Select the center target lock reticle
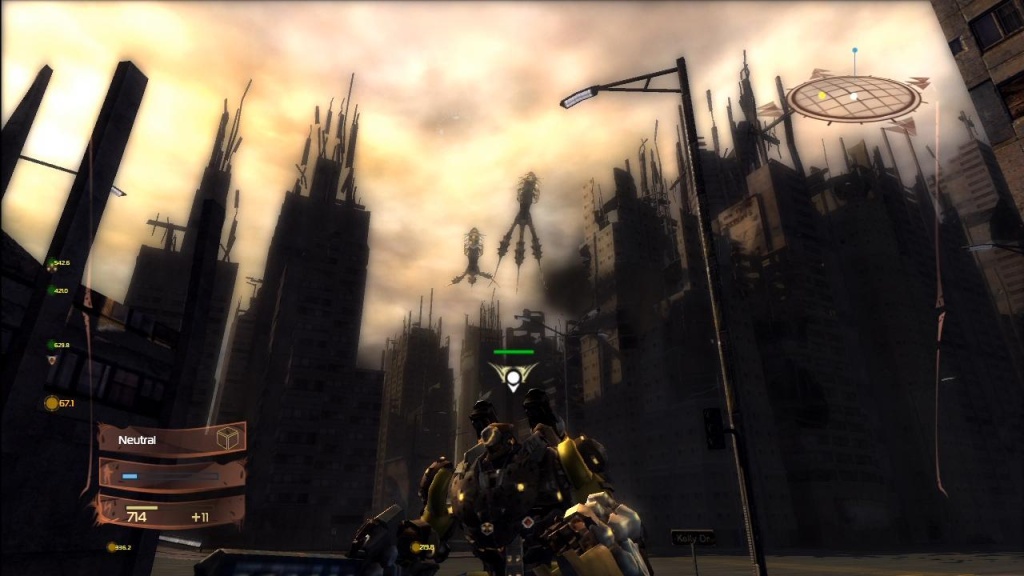The width and height of the screenshot is (1024, 576). [513, 377]
